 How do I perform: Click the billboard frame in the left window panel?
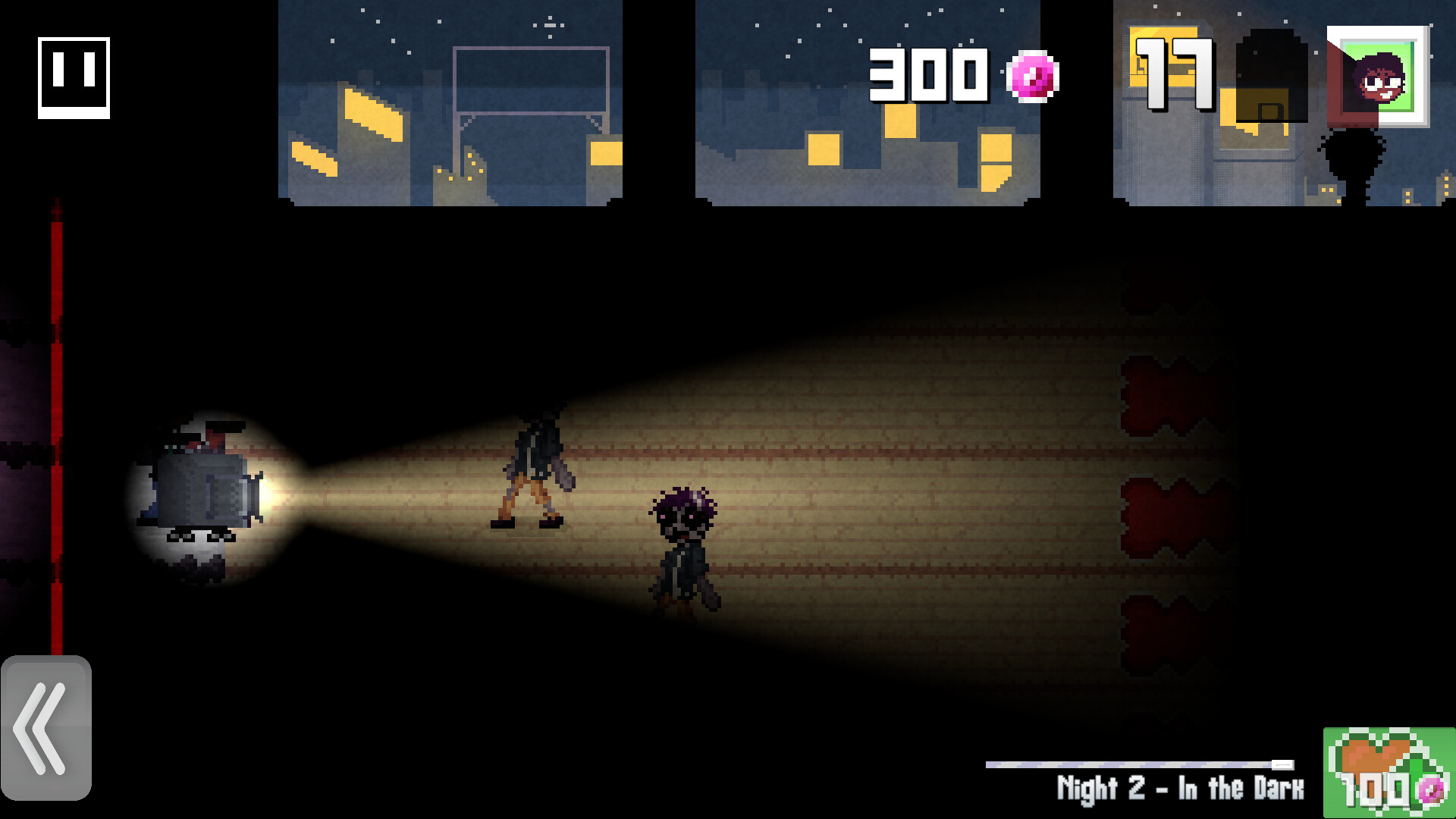click(x=531, y=80)
